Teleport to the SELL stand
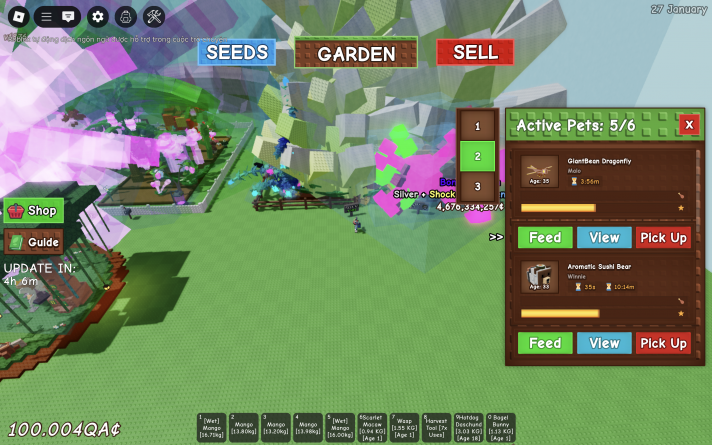Image resolution: width=712 pixels, height=445 pixels. tap(475, 52)
